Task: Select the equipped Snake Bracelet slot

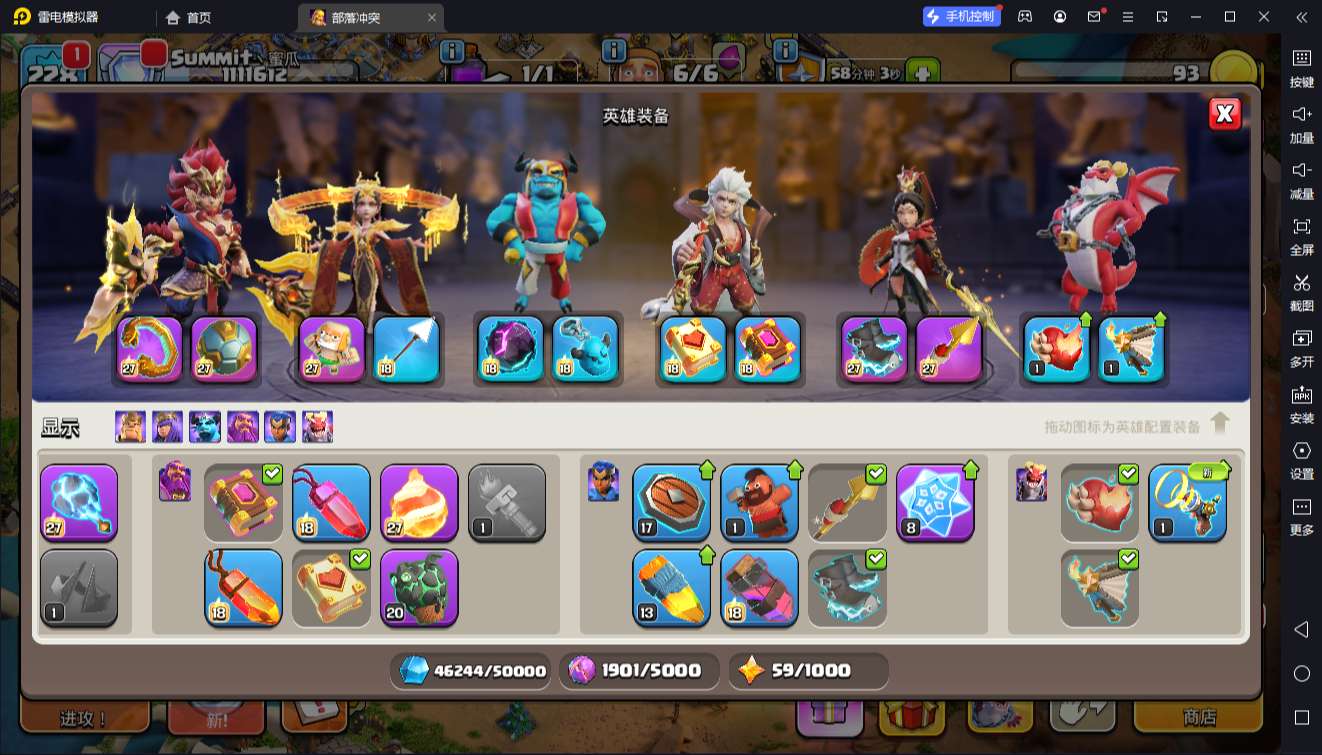Action: coord(150,349)
